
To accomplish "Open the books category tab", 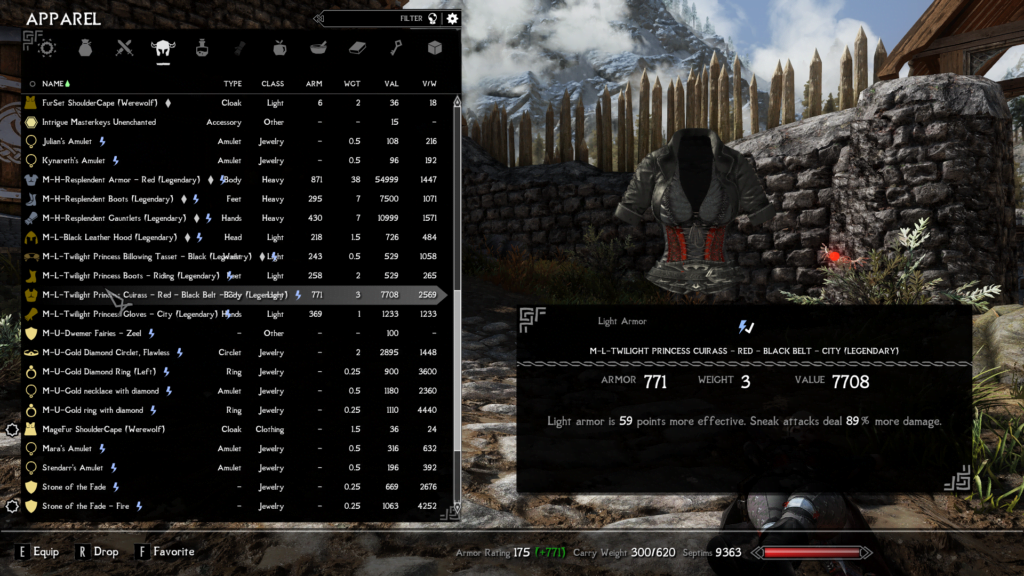I will pyautogui.click(x=357, y=47).
